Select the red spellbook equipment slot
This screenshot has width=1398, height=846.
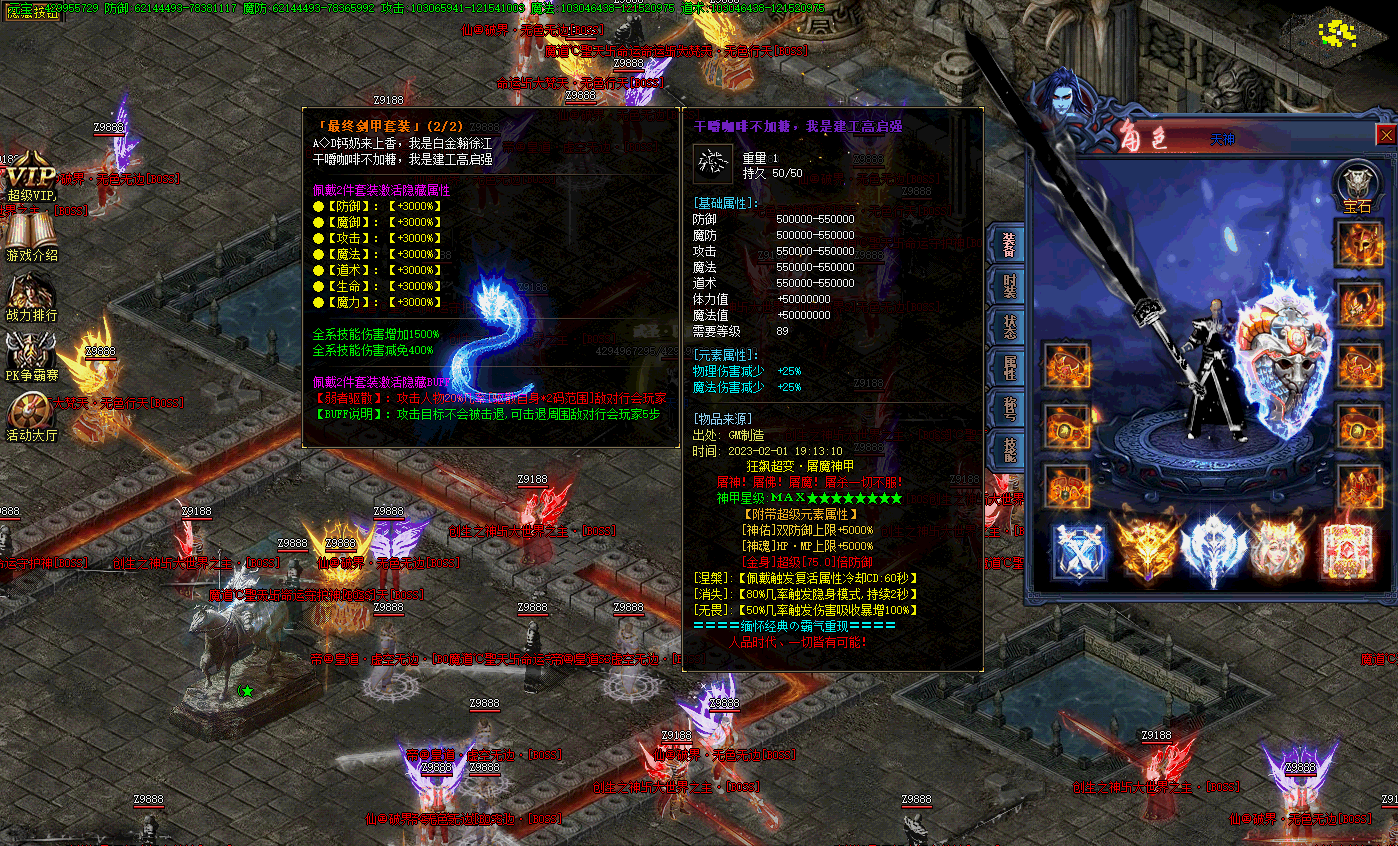tap(1345, 551)
